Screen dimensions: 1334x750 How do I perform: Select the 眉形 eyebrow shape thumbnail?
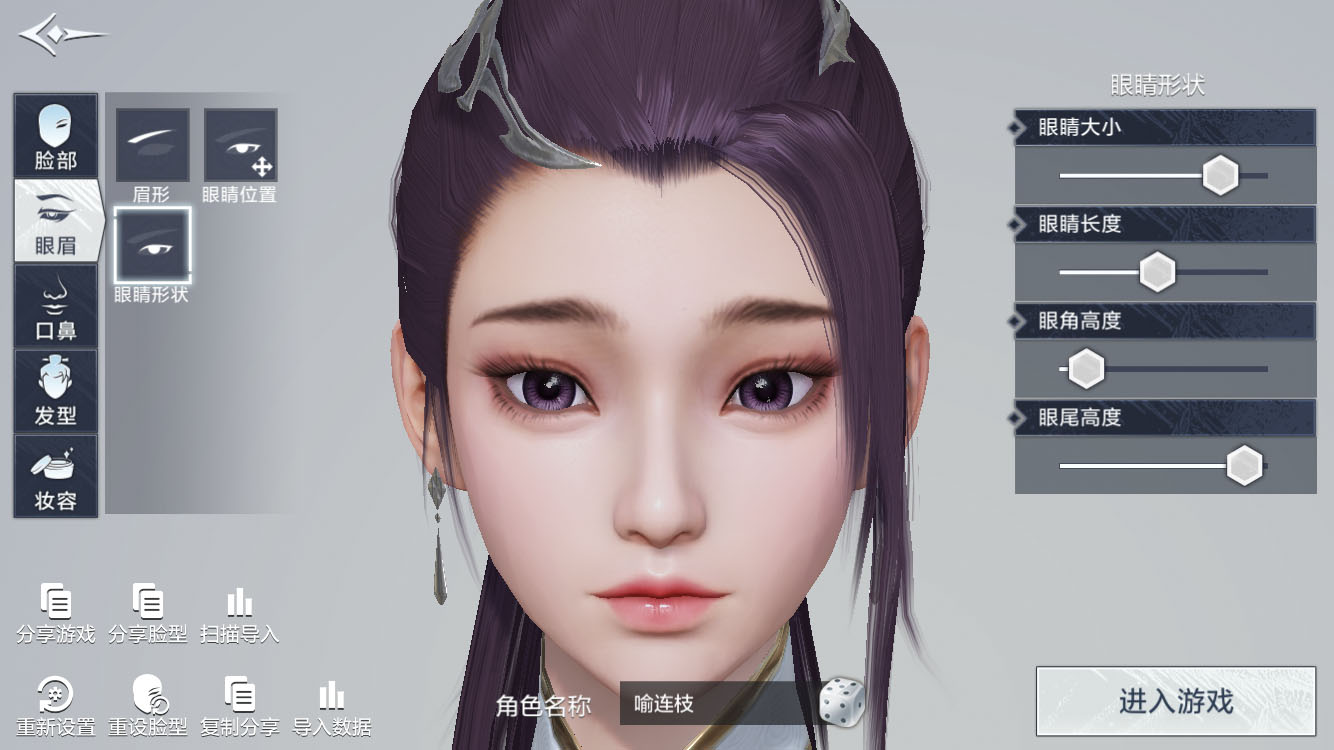(153, 145)
